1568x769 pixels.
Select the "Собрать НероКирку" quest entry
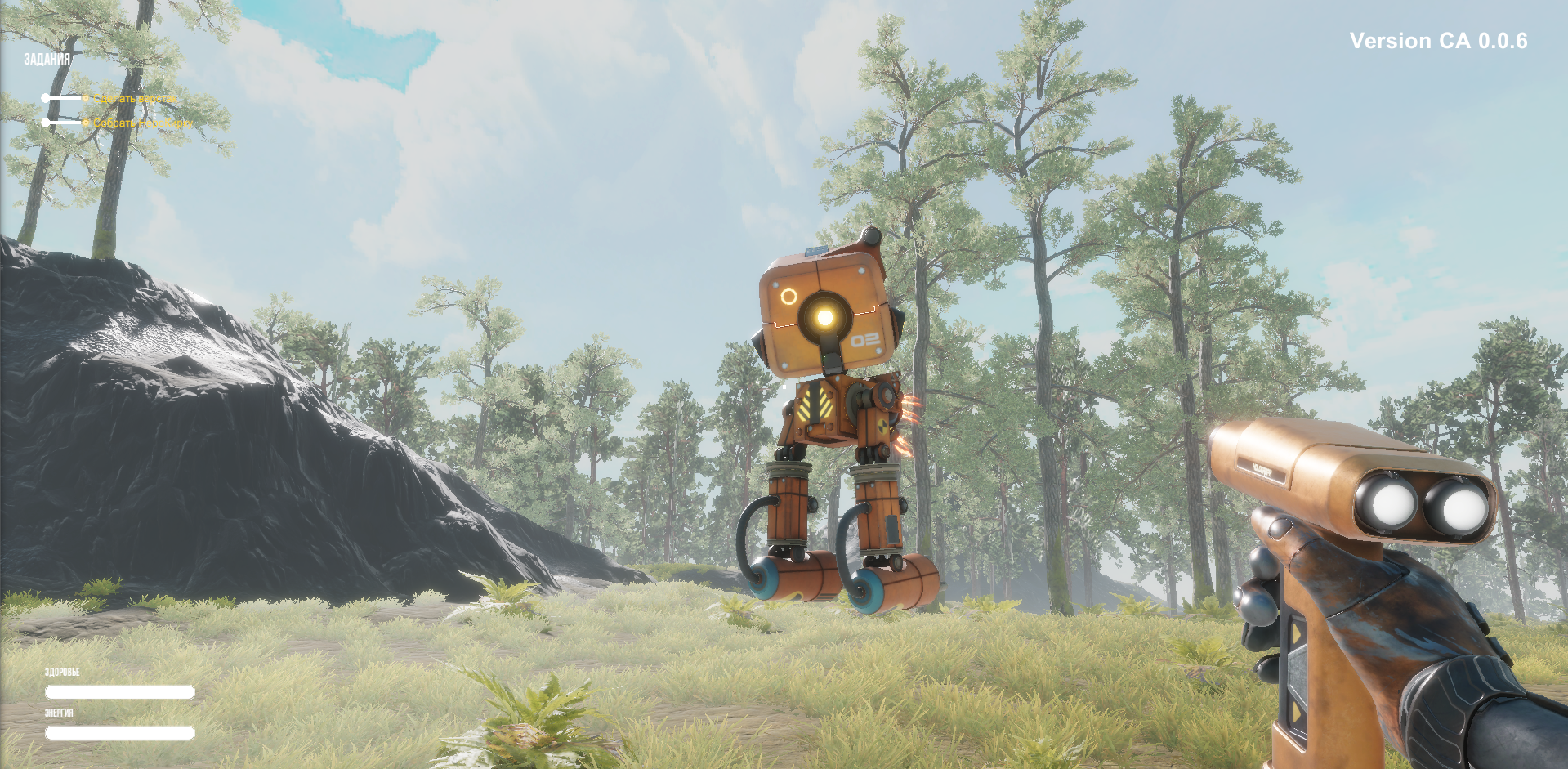(142, 123)
